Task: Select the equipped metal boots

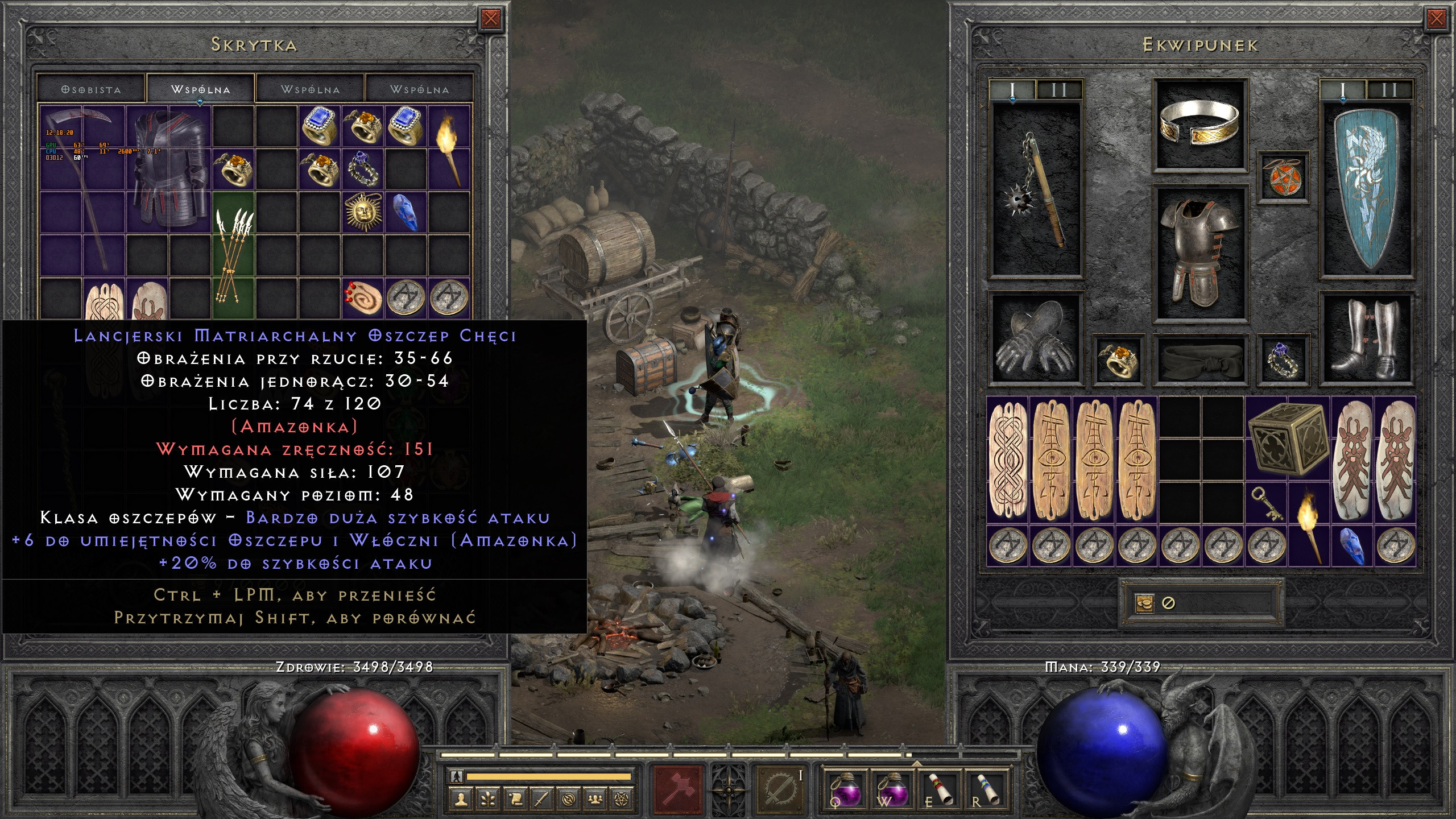Action: point(1366,338)
